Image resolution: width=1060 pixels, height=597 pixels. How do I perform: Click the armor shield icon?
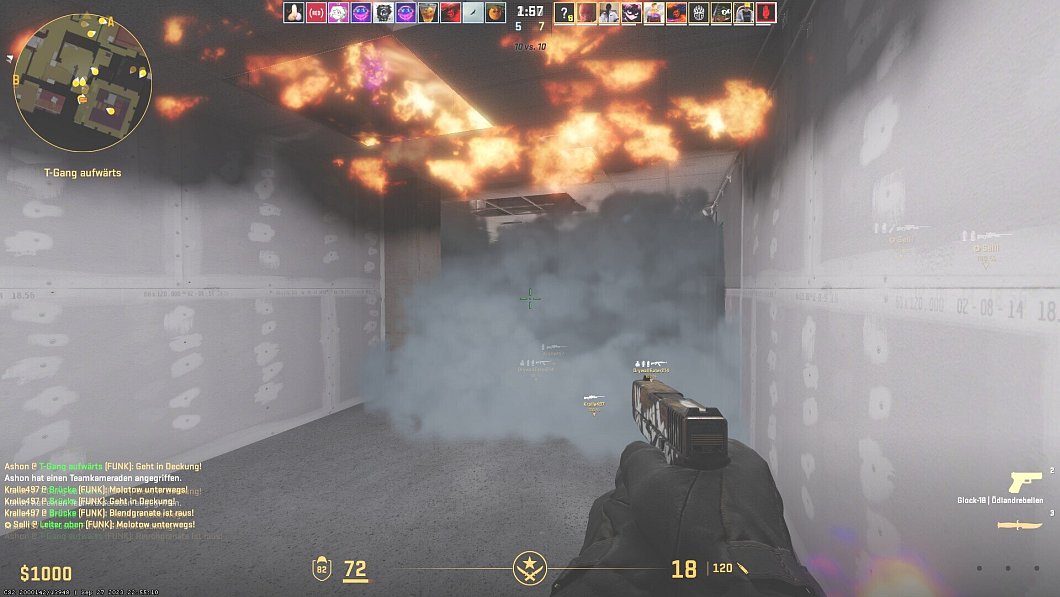click(323, 570)
